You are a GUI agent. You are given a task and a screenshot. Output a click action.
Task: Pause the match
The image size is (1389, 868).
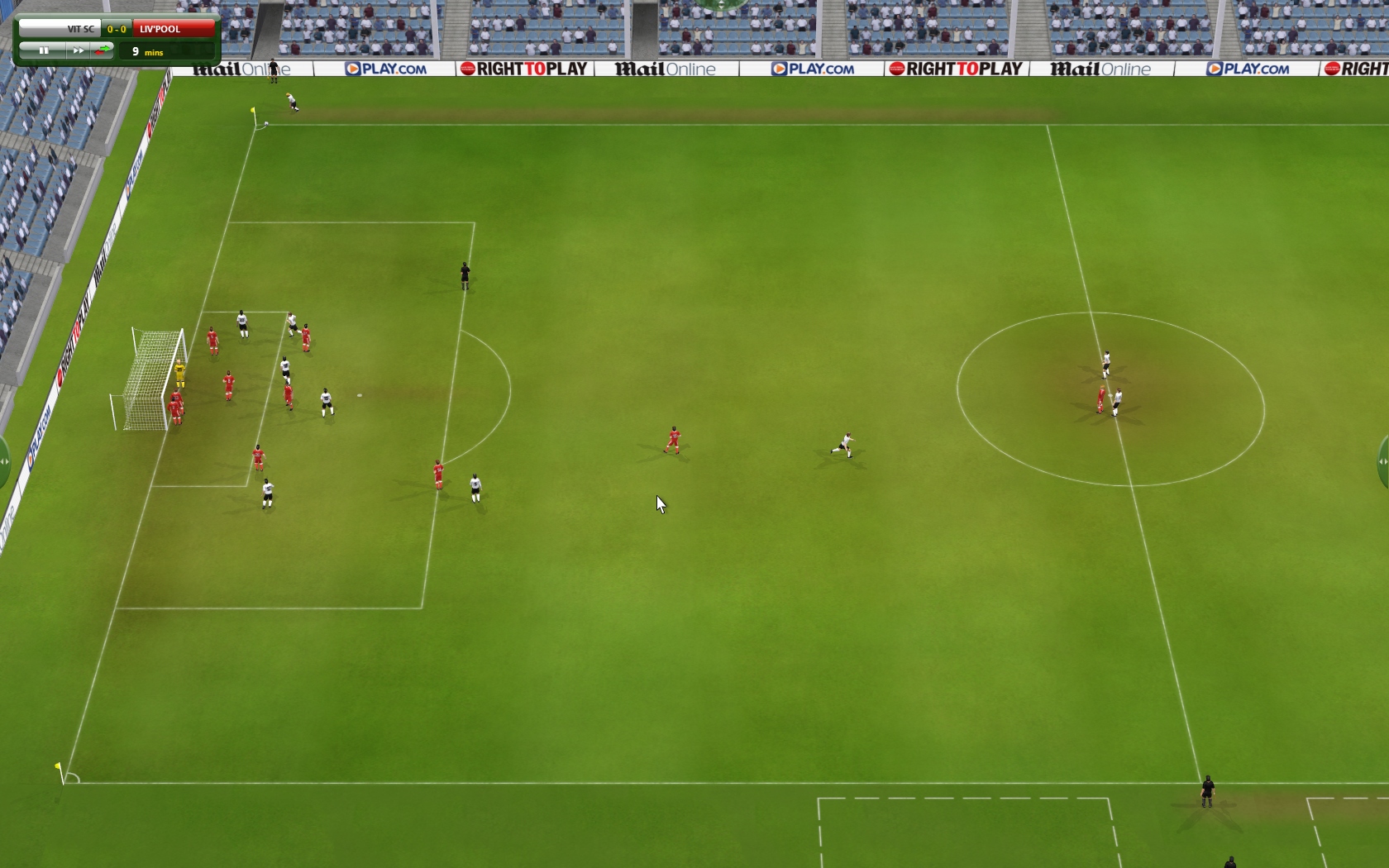[42, 50]
